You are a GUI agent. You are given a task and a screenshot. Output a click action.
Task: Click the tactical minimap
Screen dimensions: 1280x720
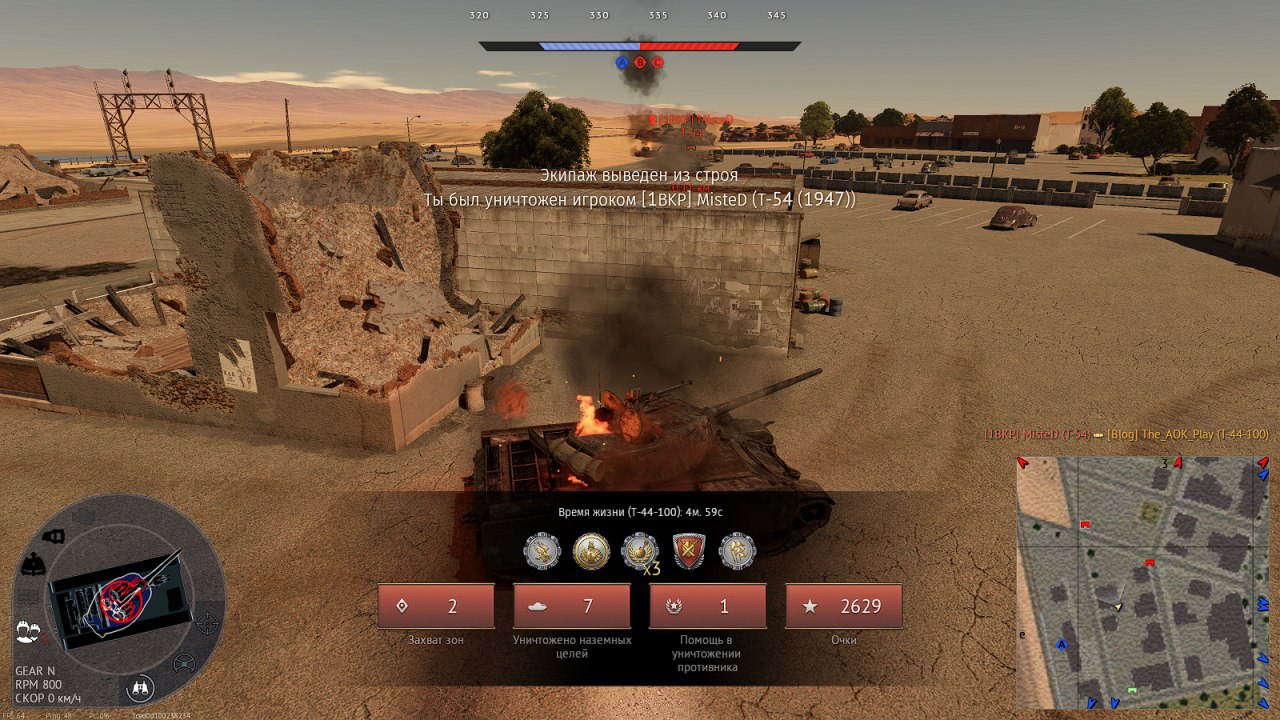click(x=1142, y=582)
